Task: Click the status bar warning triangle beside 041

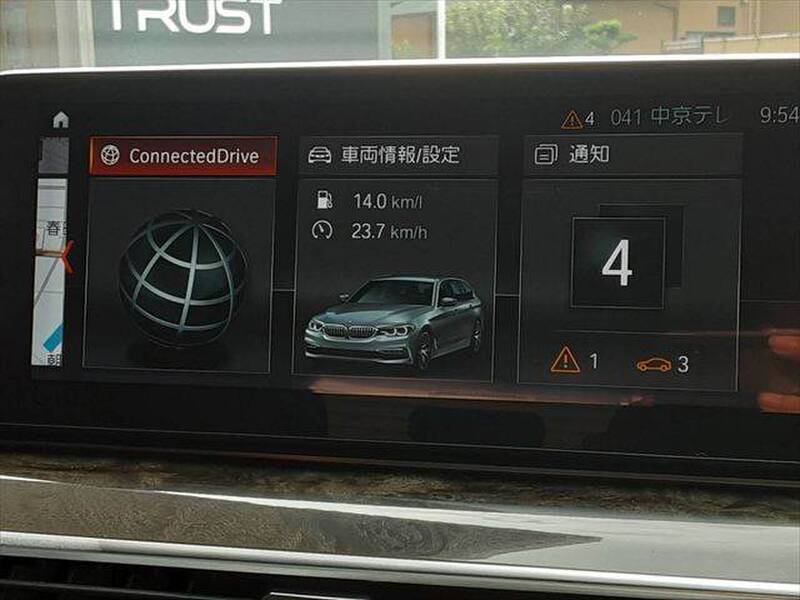Action: pyautogui.click(x=572, y=120)
